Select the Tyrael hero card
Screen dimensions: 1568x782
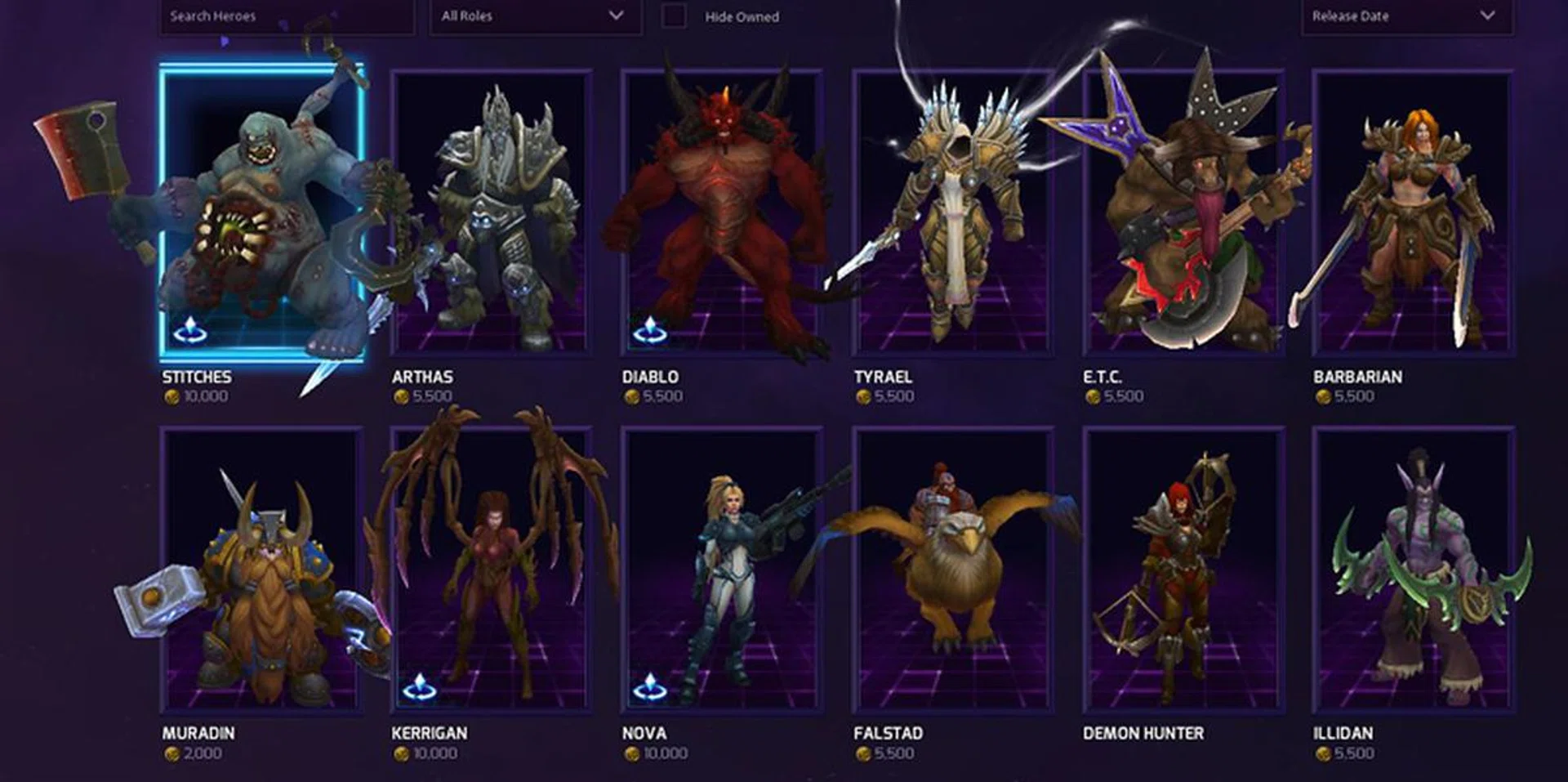click(x=952, y=212)
